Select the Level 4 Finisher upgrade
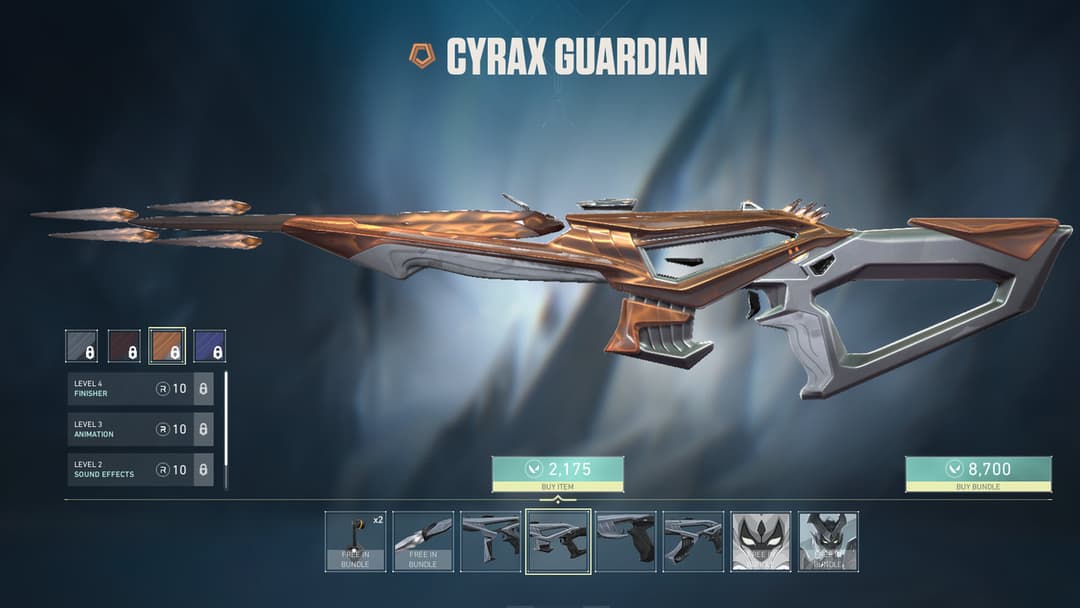 [x=140, y=389]
